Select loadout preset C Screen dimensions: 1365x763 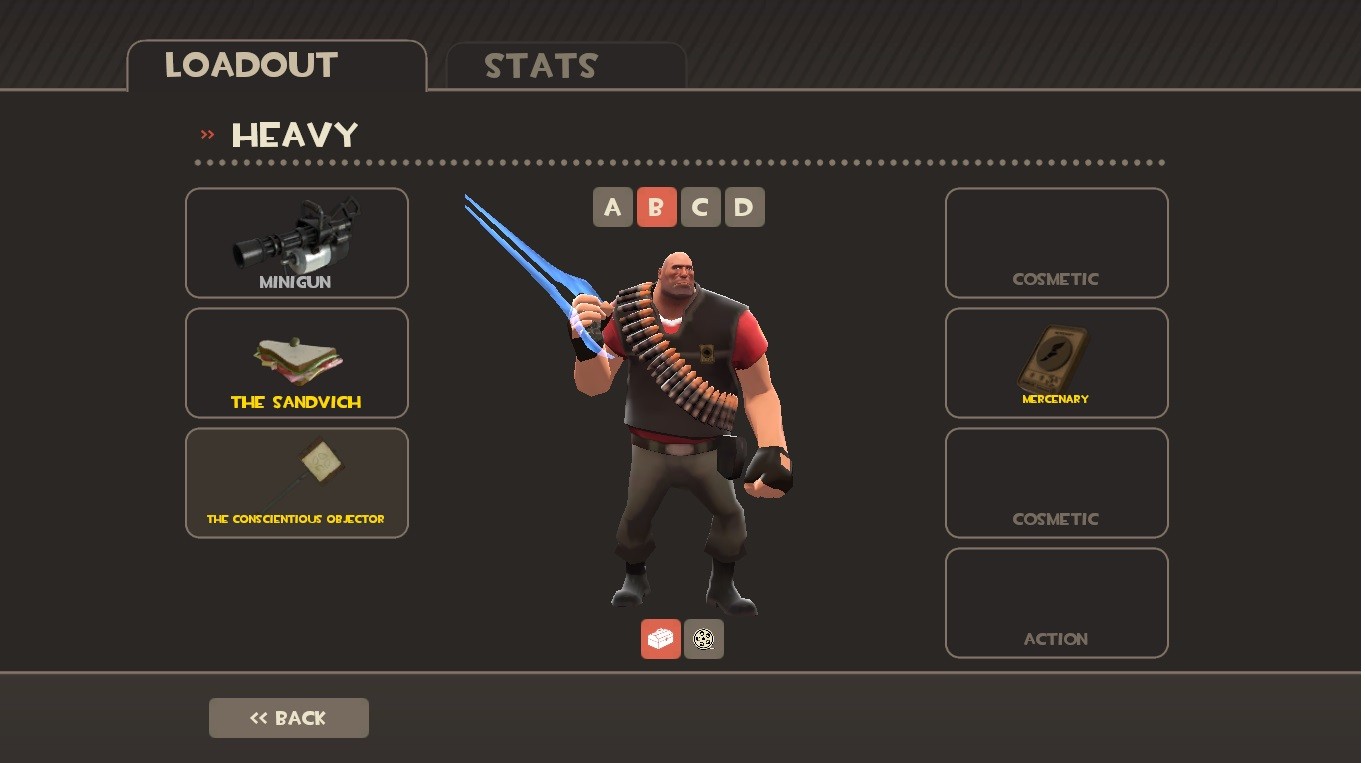click(x=700, y=207)
